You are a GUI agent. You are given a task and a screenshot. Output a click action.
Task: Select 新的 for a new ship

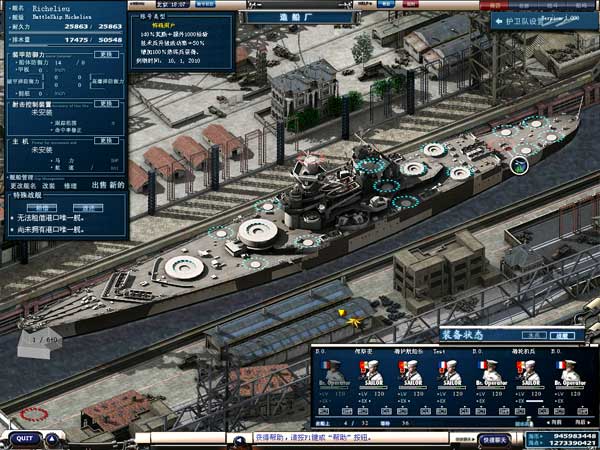116,185
